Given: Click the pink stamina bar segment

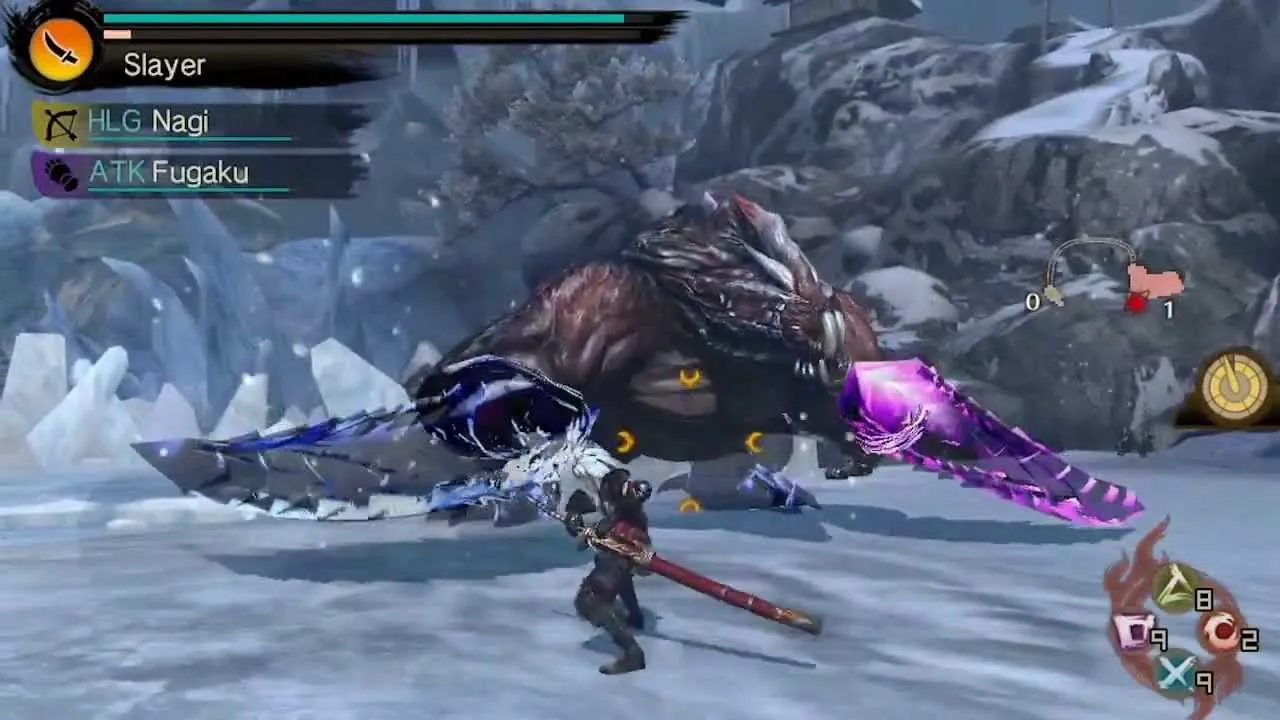Looking at the screenshot, I should (119, 35).
